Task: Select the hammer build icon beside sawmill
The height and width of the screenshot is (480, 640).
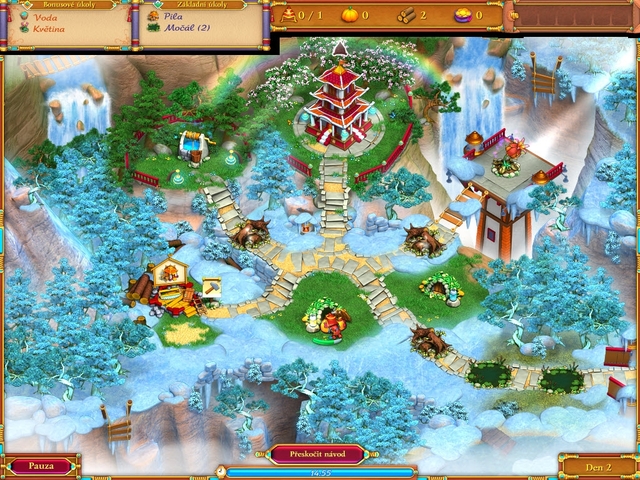Action: point(212,287)
